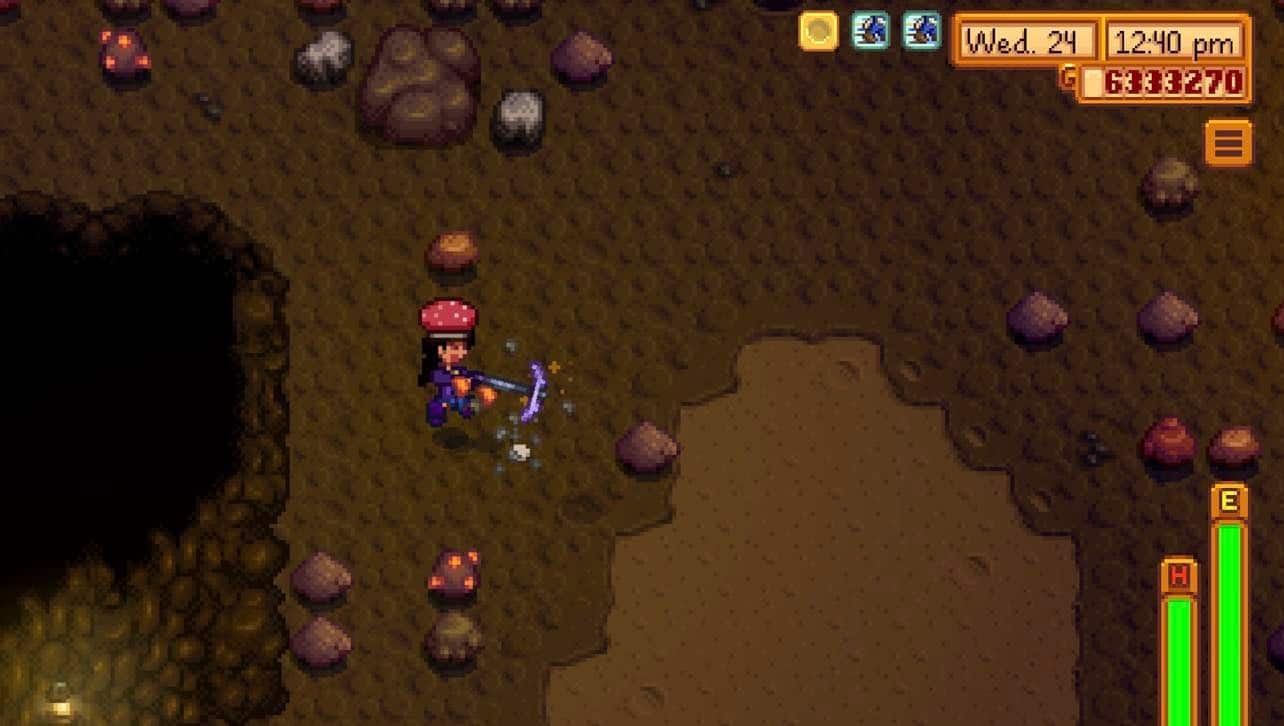The width and height of the screenshot is (1284, 726).
Task: Tap the yellow drink buff icon
Action: (819, 30)
